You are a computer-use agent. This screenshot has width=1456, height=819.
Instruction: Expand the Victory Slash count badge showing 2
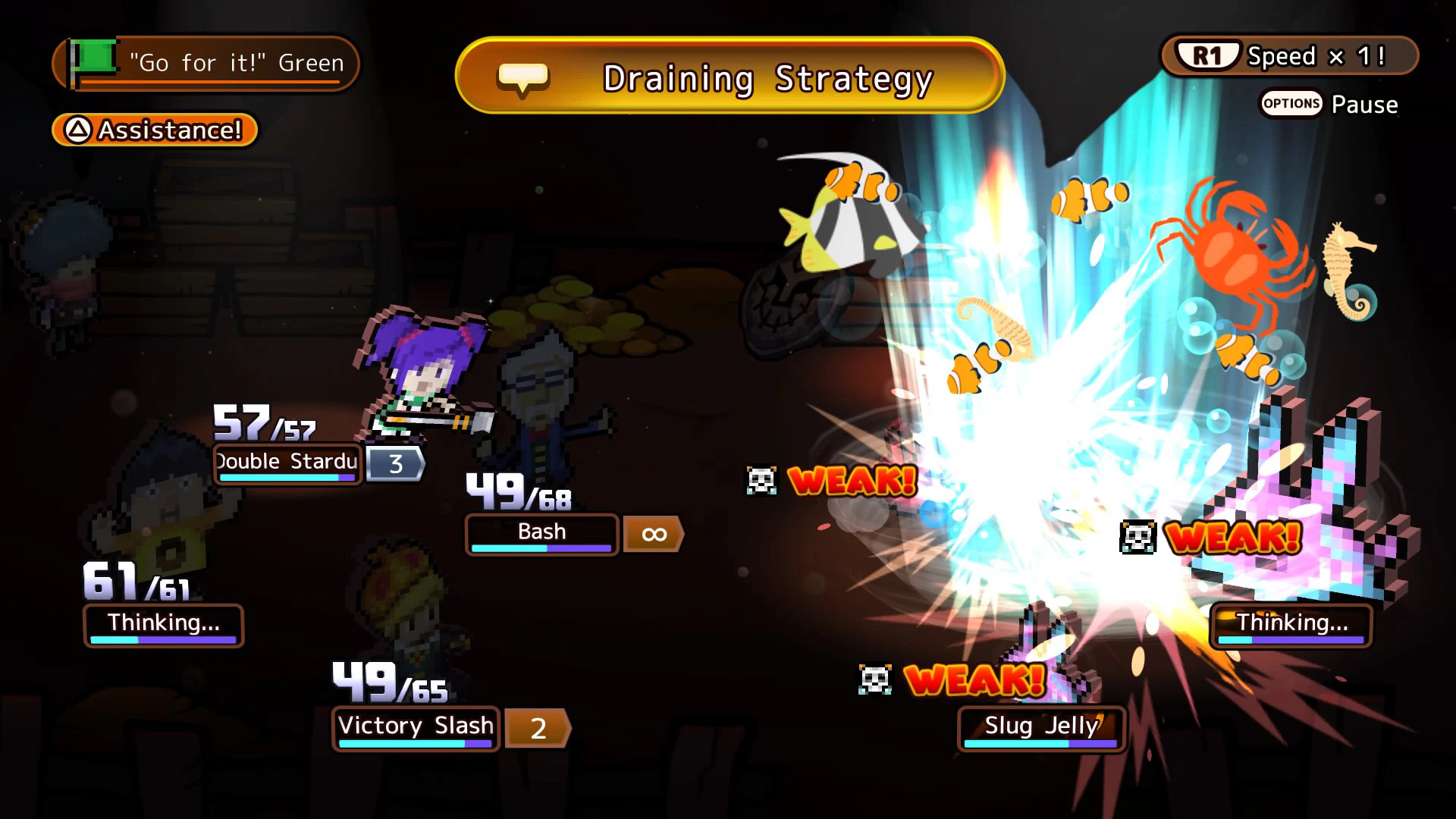[x=538, y=728]
